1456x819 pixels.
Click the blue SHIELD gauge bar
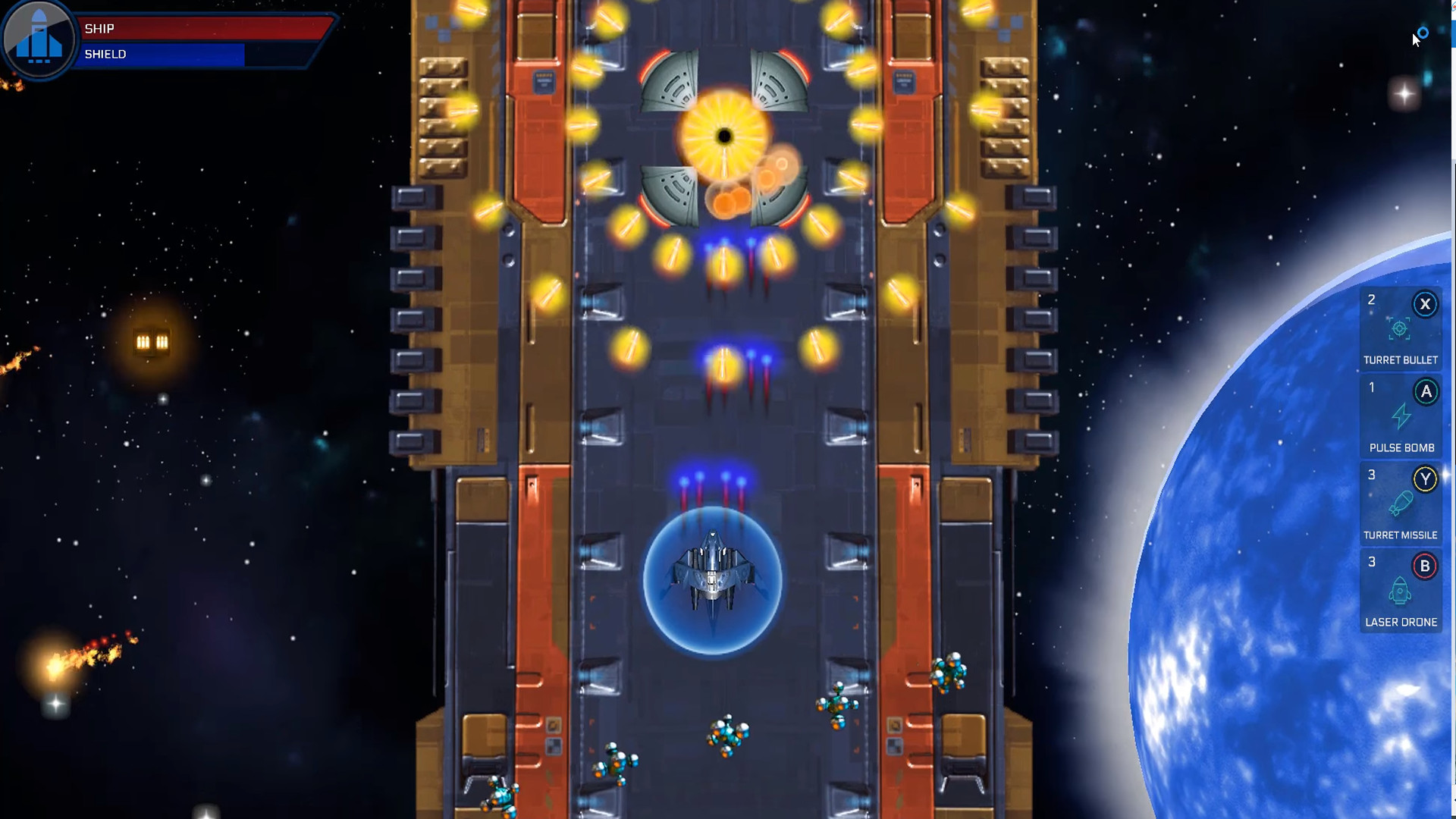[163, 55]
